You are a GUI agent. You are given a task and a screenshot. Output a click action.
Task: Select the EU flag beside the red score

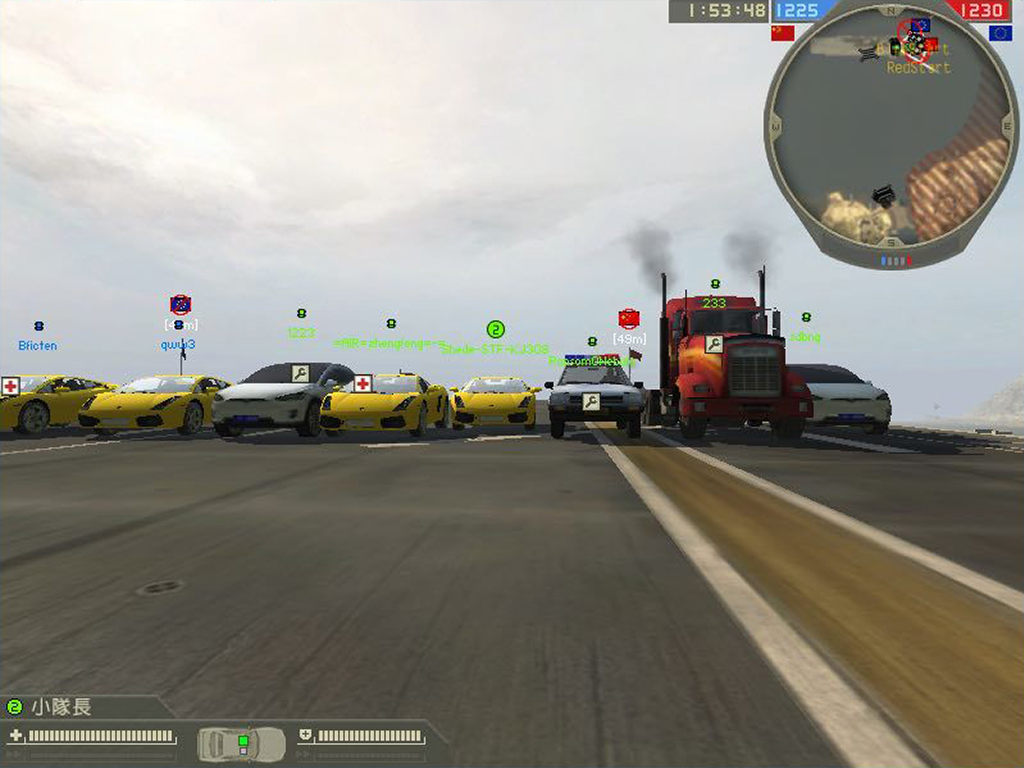coord(1000,33)
